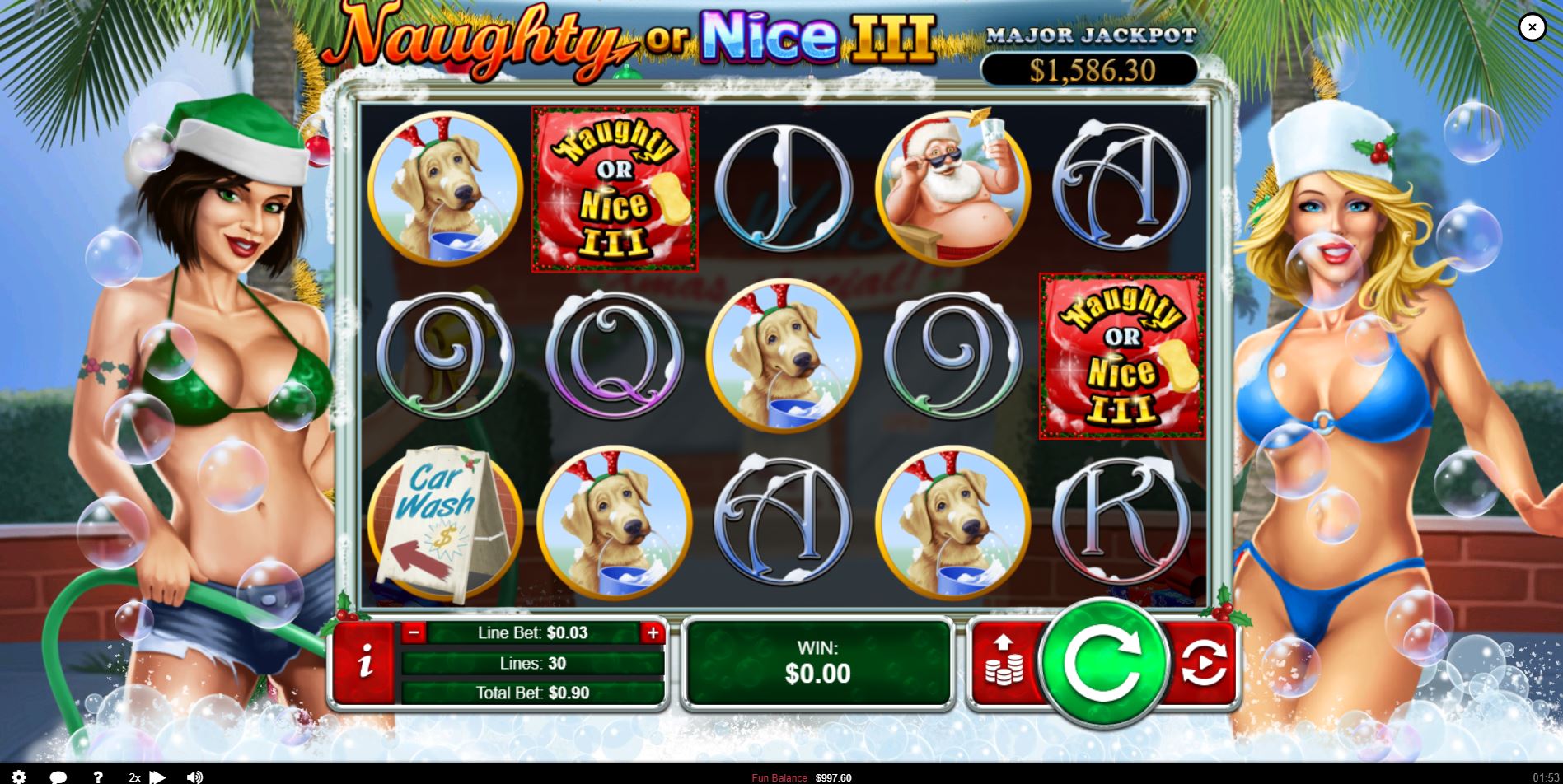The width and height of the screenshot is (1563, 784).
Task: Open the chat bubble icon
Action: click(x=58, y=777)
